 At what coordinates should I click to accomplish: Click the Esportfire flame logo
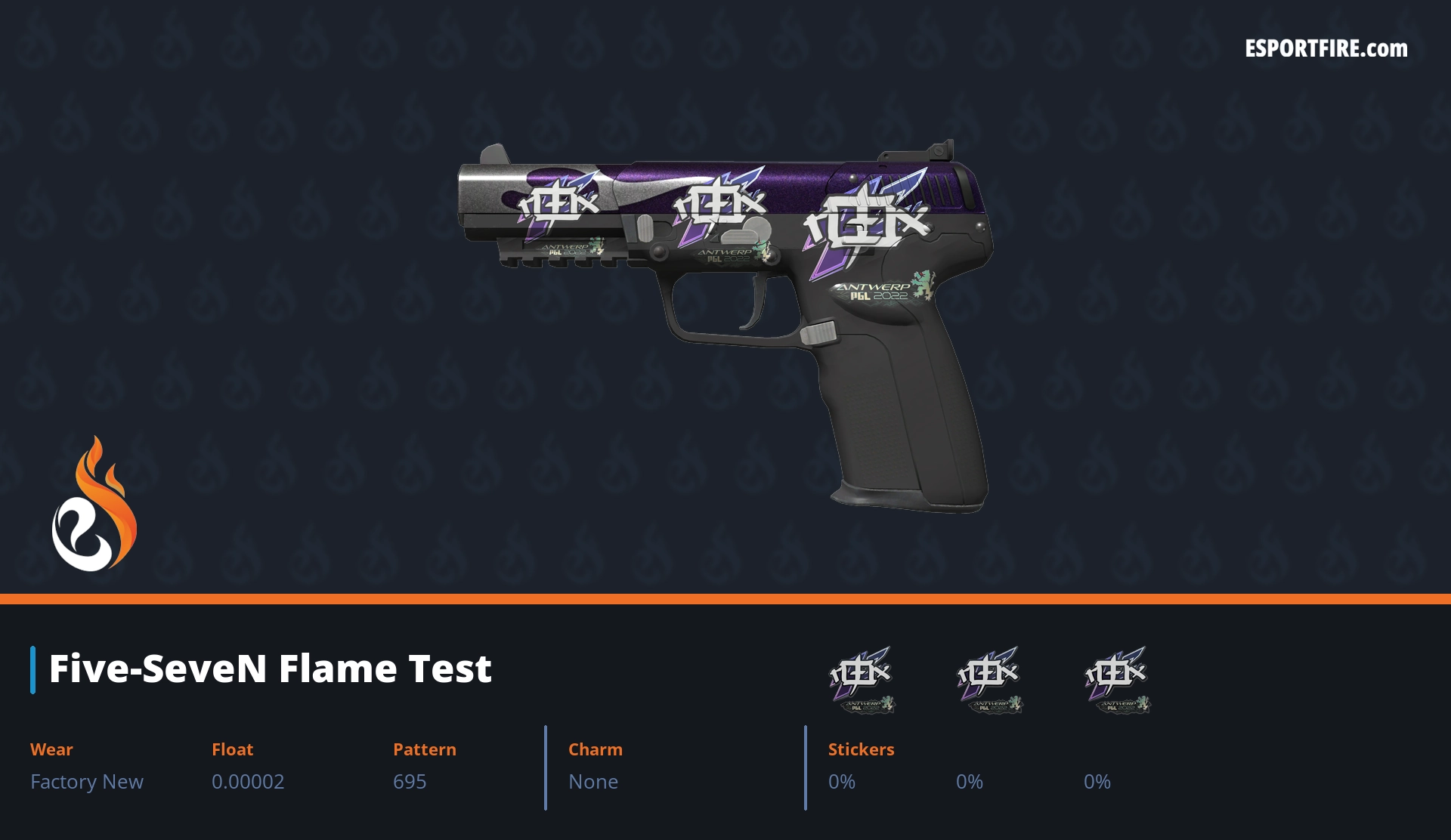[x=94, y=505]
